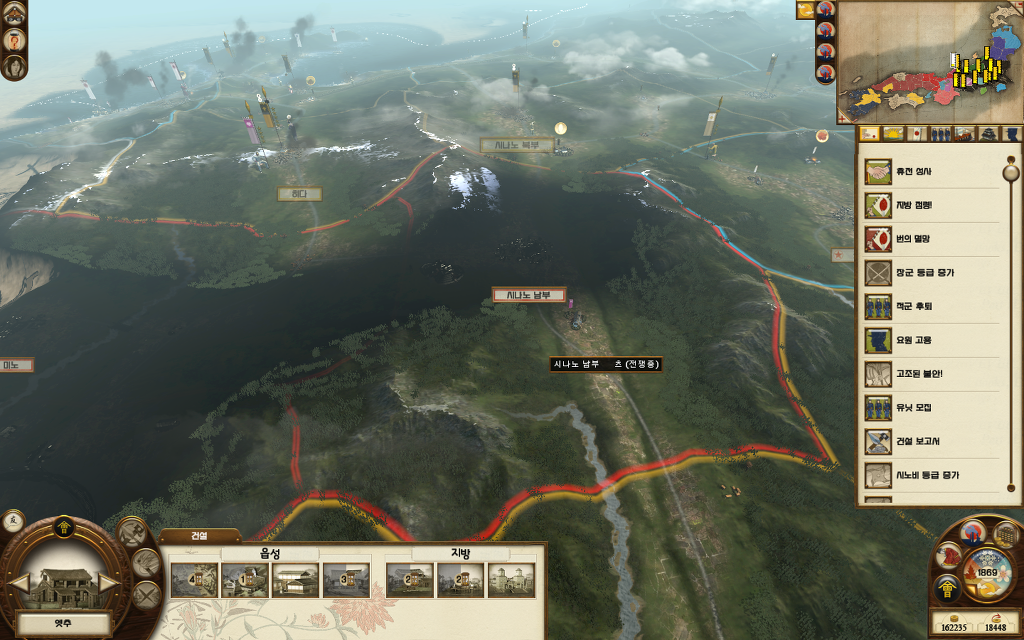Click the campaign minimap of Japan
Screen dimensions: 1024x640
tap(929, 60)
